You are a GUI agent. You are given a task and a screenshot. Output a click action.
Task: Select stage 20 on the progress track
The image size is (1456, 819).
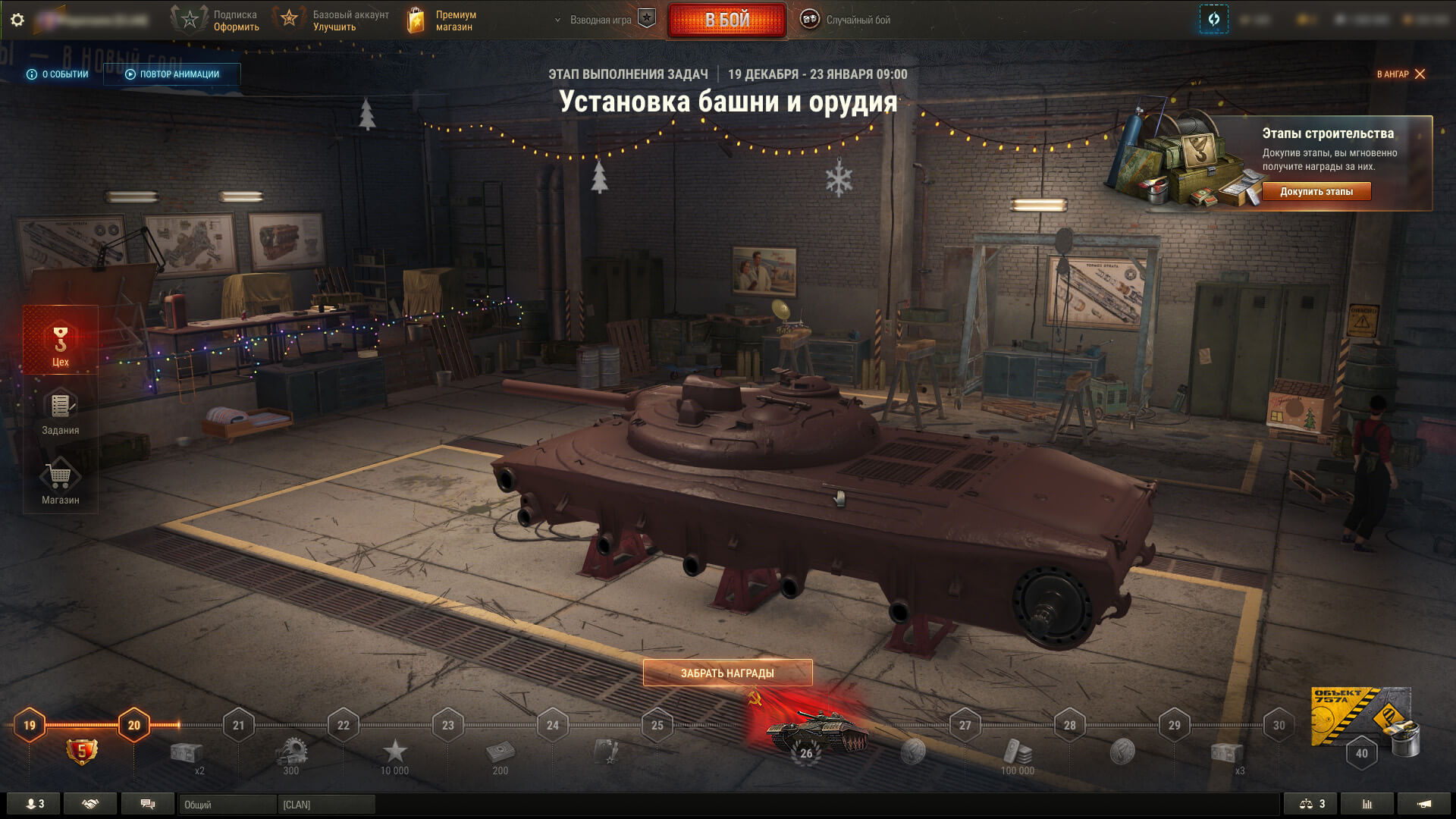(134, 725)
